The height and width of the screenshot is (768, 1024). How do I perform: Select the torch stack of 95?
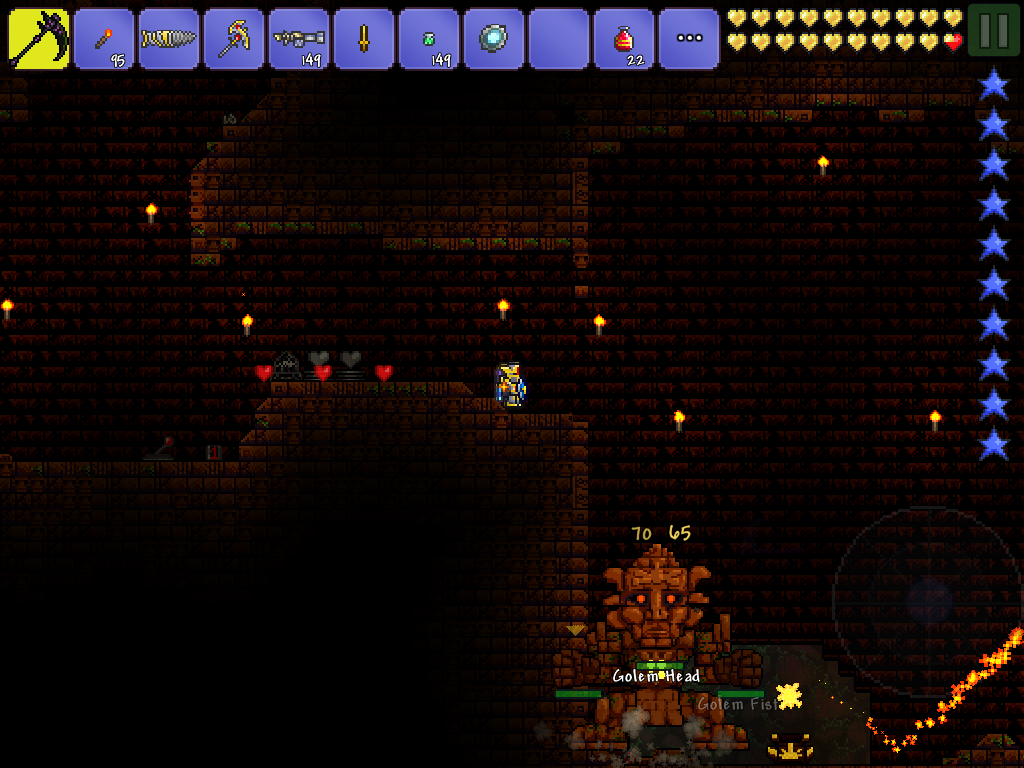tap(104, 39)
